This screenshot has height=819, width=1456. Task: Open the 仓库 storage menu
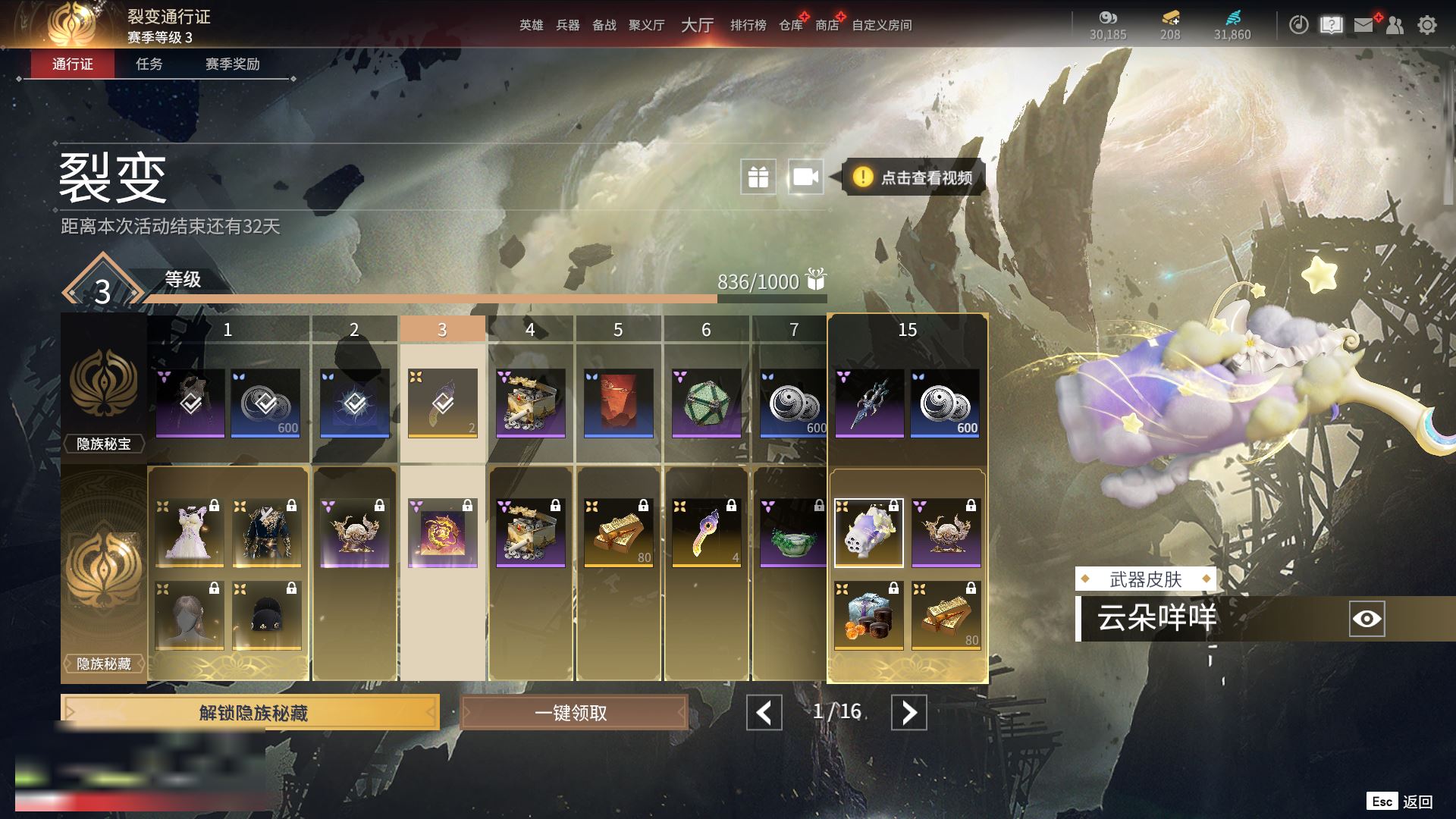pos(790,25)
